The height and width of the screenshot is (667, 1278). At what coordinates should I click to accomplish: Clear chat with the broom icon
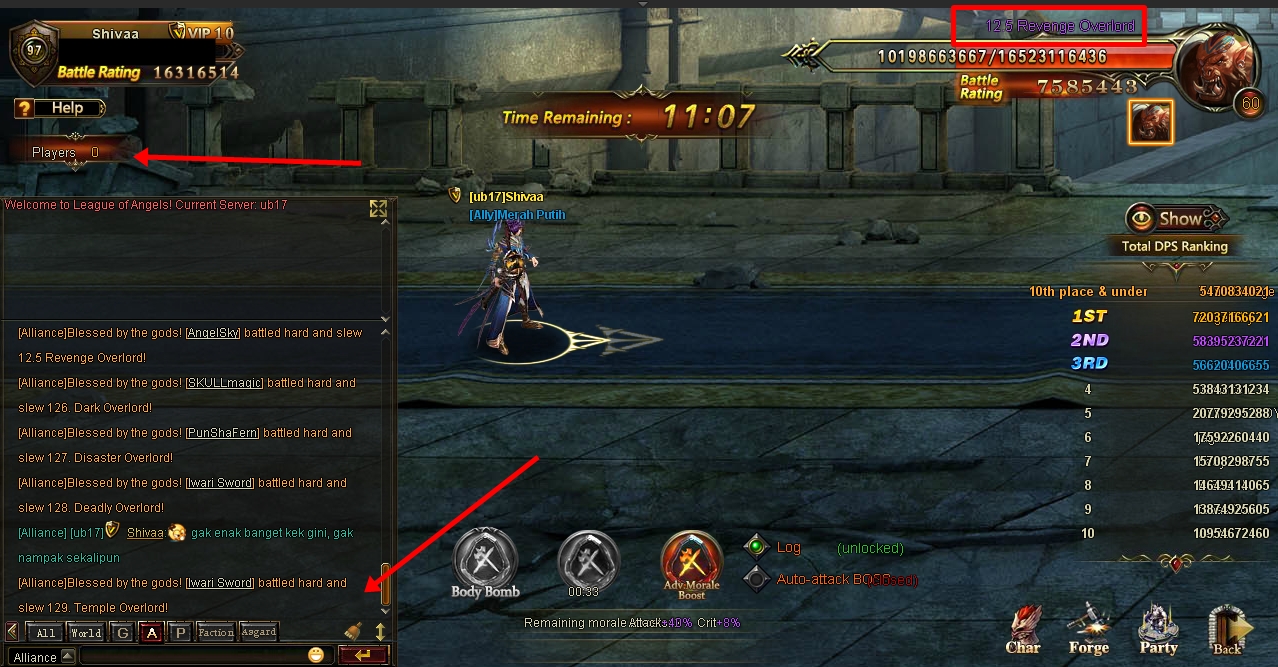pyautogui.click(x=353, y=631)
